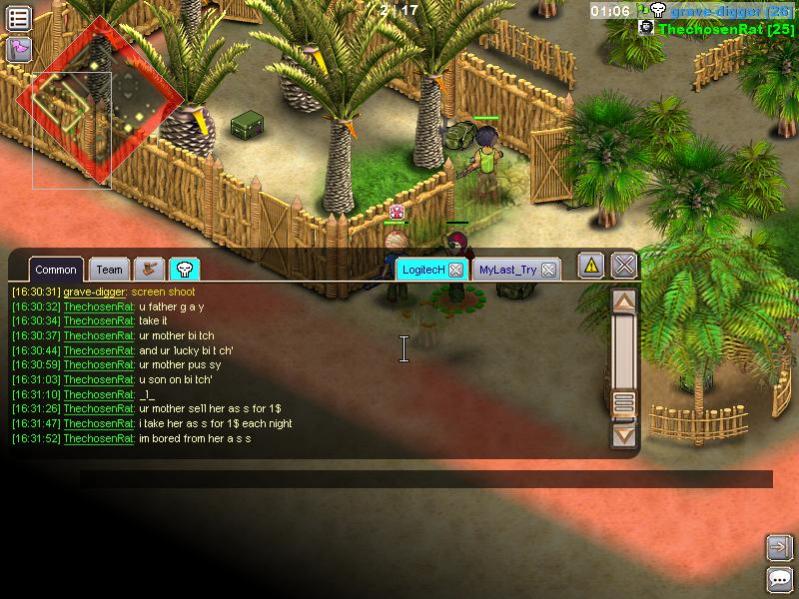Viewport: 799px width, 599px height.
Task: Close the MyLast_Try chat tab
Action: point(548,270)
